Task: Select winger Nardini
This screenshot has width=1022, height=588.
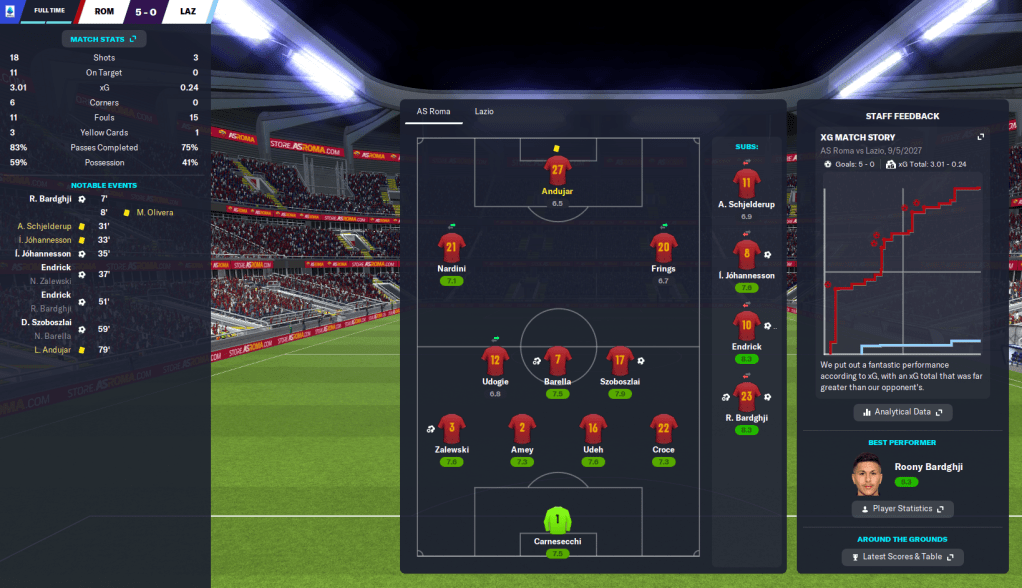Action: (452, 248)
